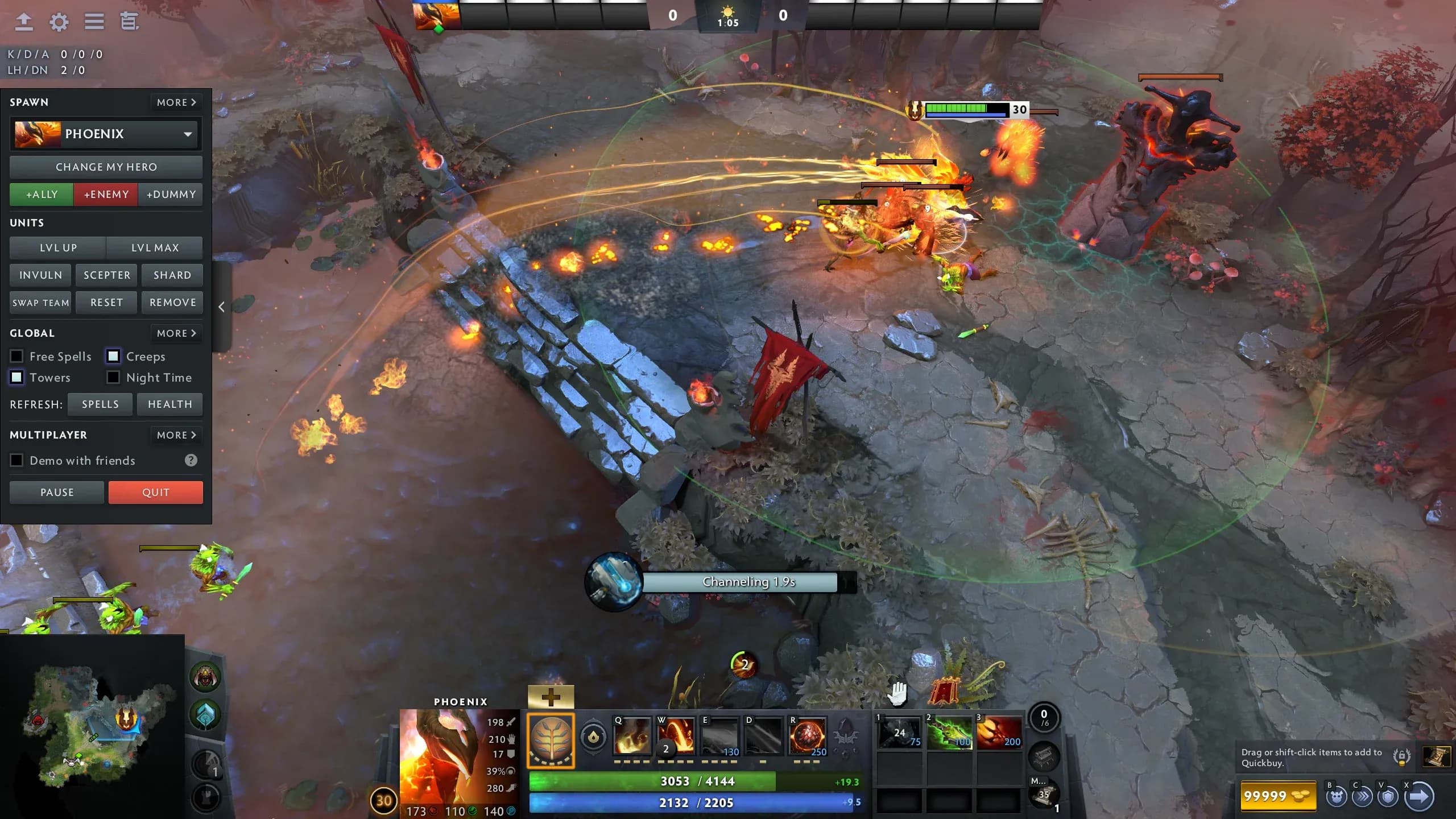Screen dimensions: 1456x819
Task: Open the shop via the scroll icon
Action: [1437, 756]
